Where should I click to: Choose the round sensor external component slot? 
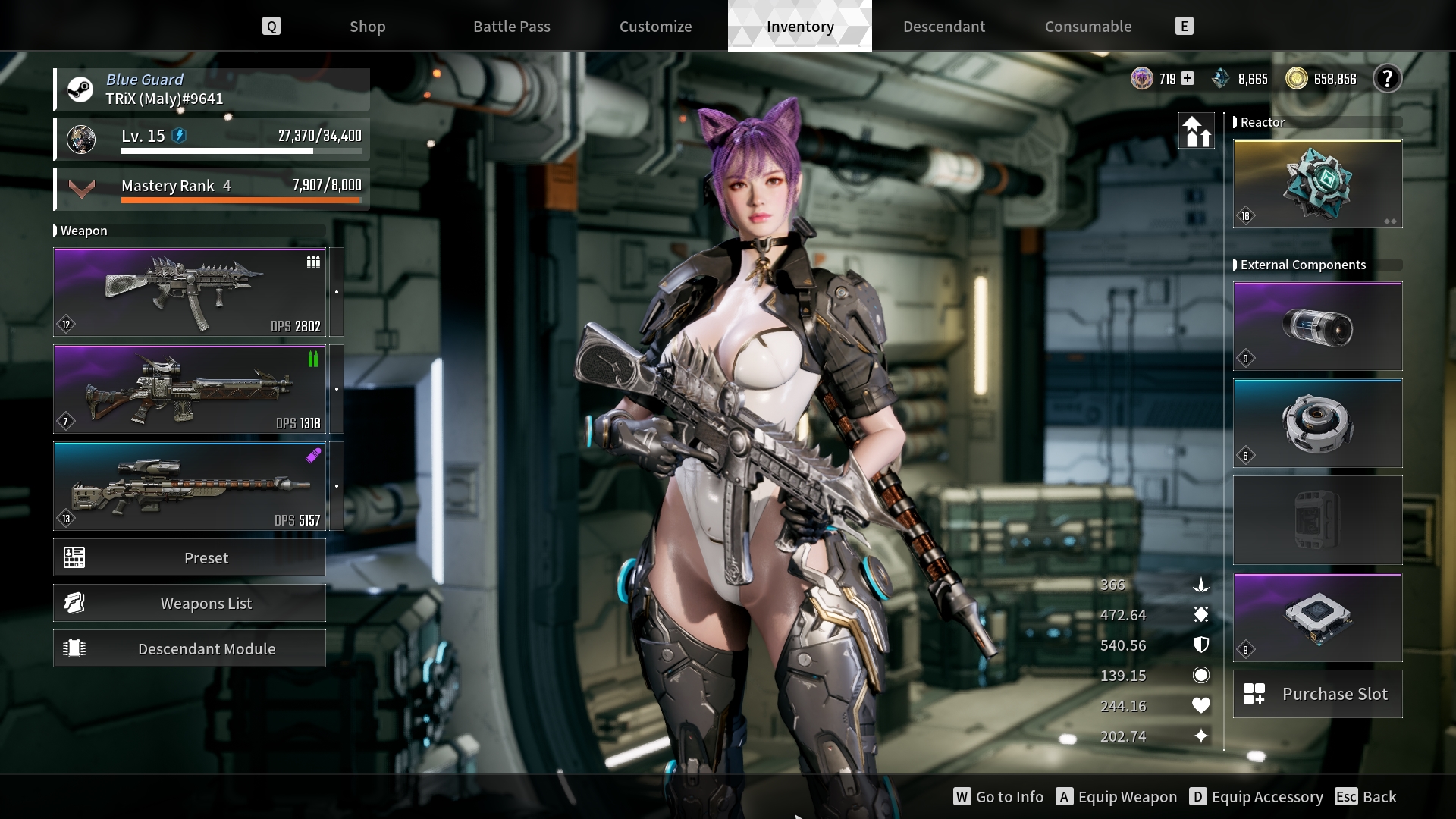[x=1317, y=424]
